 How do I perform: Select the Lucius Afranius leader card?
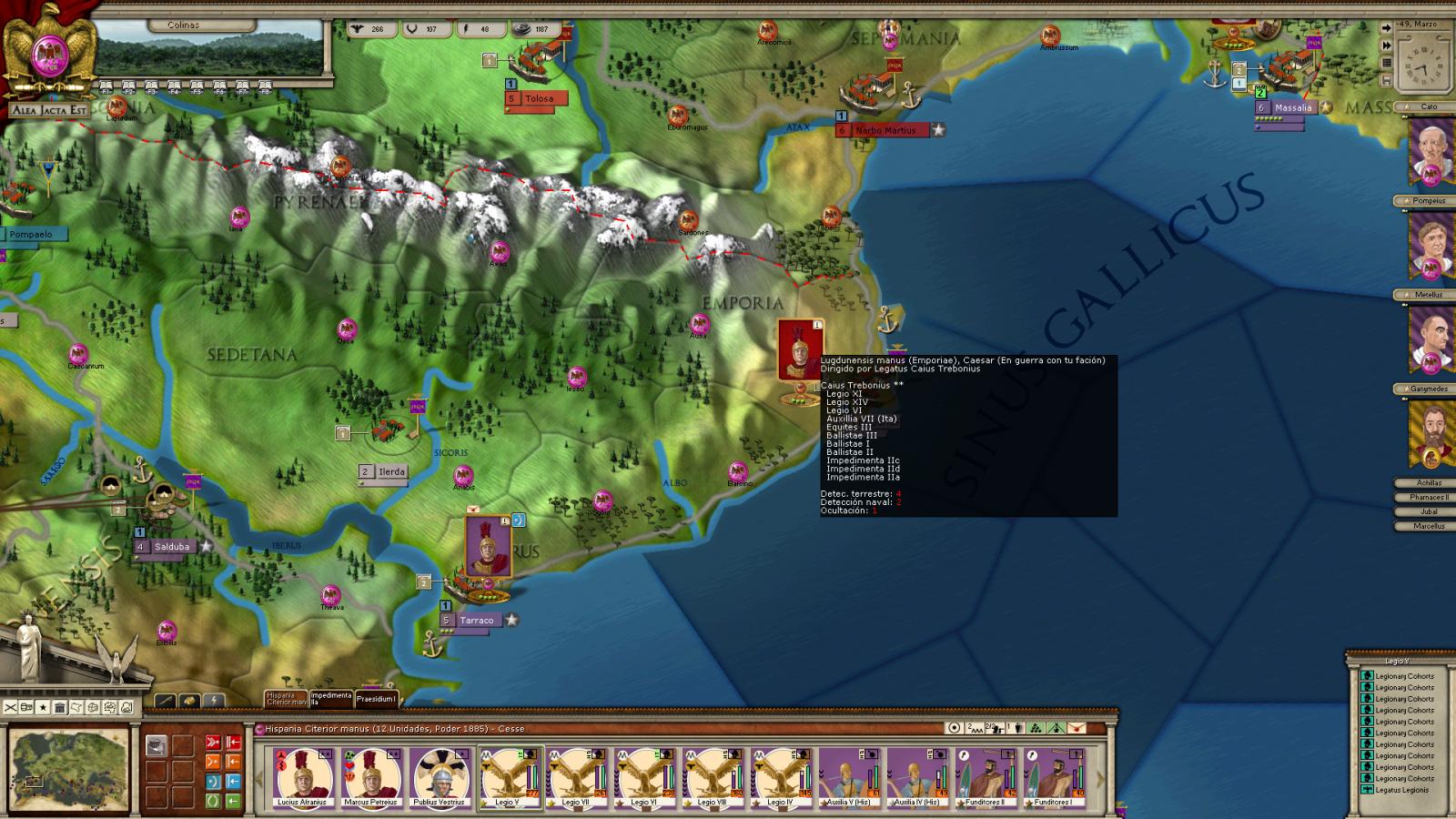(304, 778)
